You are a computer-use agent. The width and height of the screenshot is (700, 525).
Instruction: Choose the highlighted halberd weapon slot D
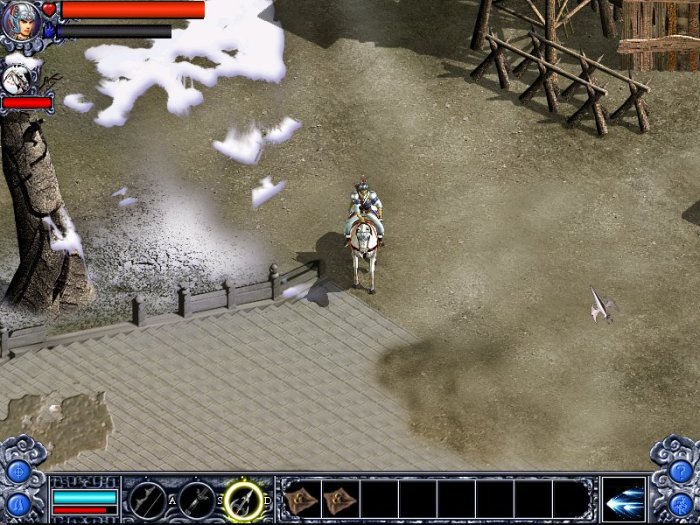coord(243,499)
